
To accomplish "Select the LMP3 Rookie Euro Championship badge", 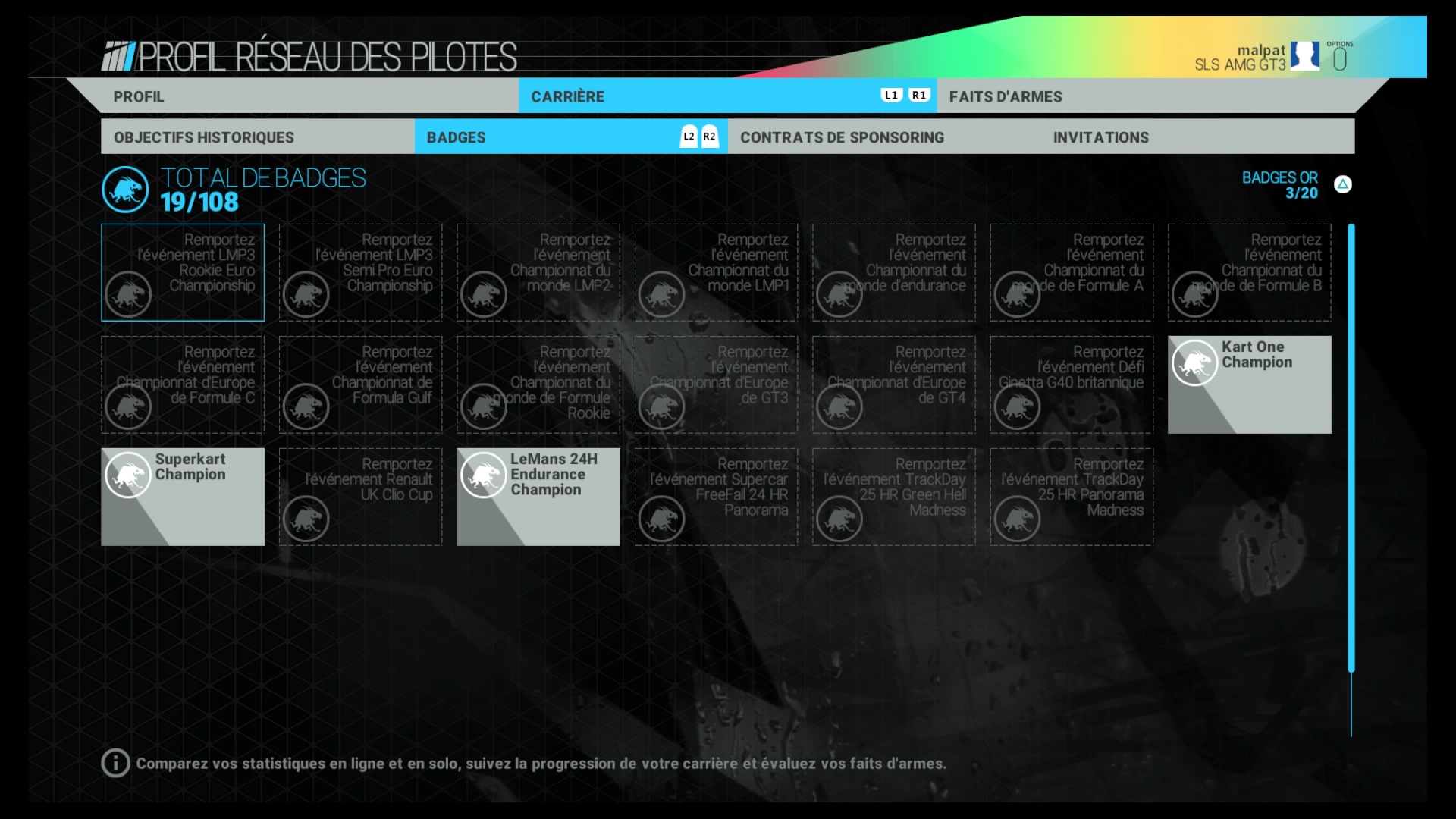I will [183, 272].
